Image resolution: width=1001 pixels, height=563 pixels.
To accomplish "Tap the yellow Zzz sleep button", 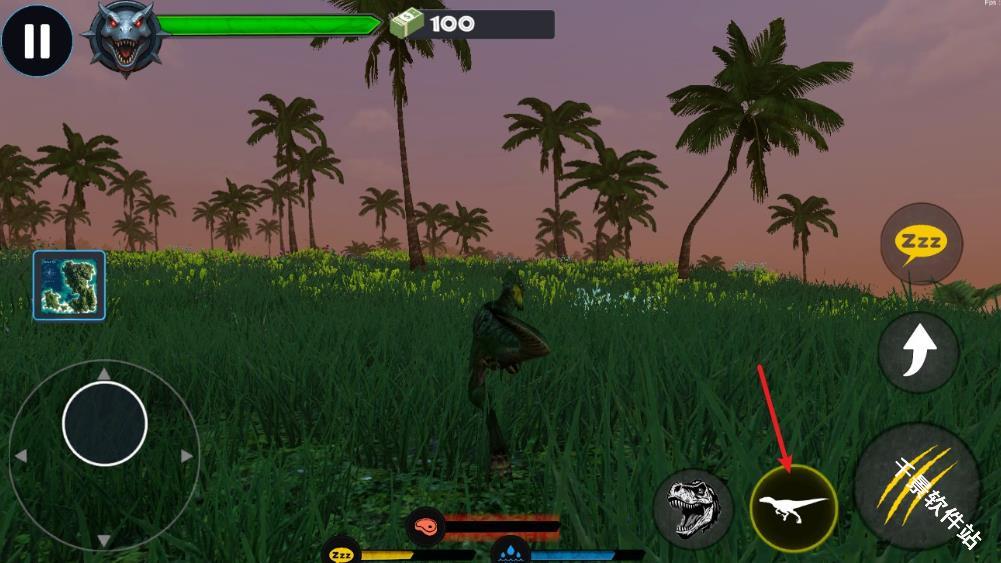I will click(x=921, y=243).
